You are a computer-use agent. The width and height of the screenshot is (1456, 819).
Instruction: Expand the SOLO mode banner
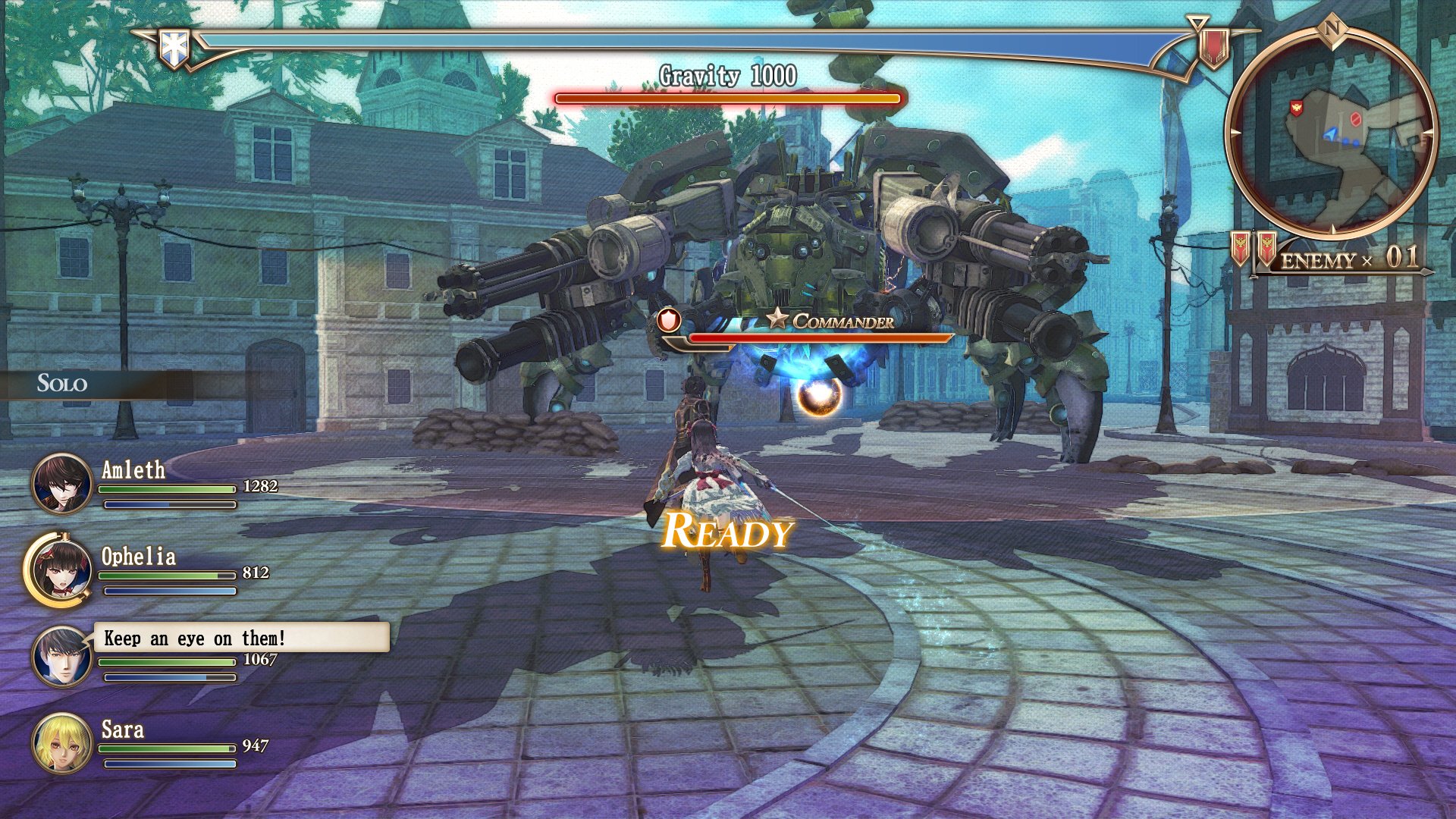(61, 383)
